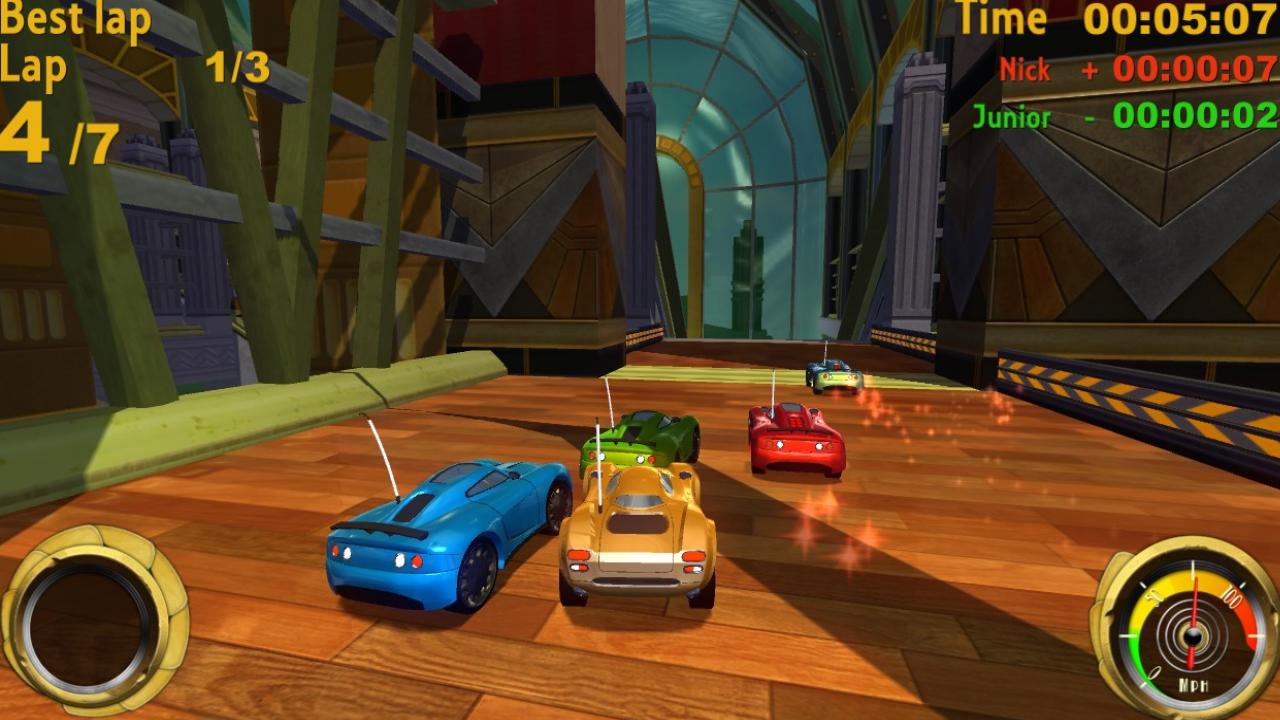Viewport: 1280px width, 720px height.
Task: Select the Time heading top right
Action: tap(1000, 18)
